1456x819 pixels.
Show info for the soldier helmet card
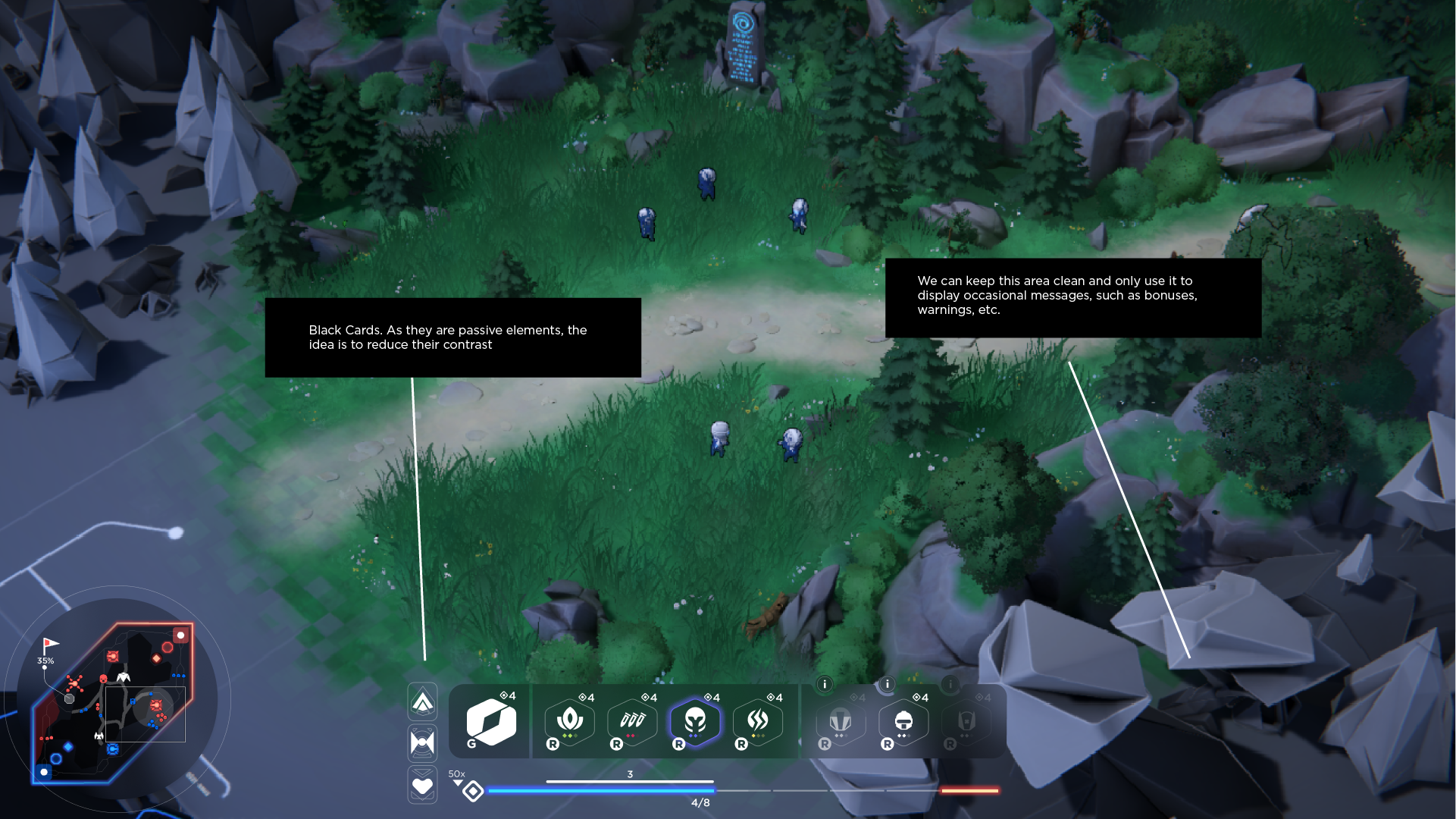click(x=888, y=684)
